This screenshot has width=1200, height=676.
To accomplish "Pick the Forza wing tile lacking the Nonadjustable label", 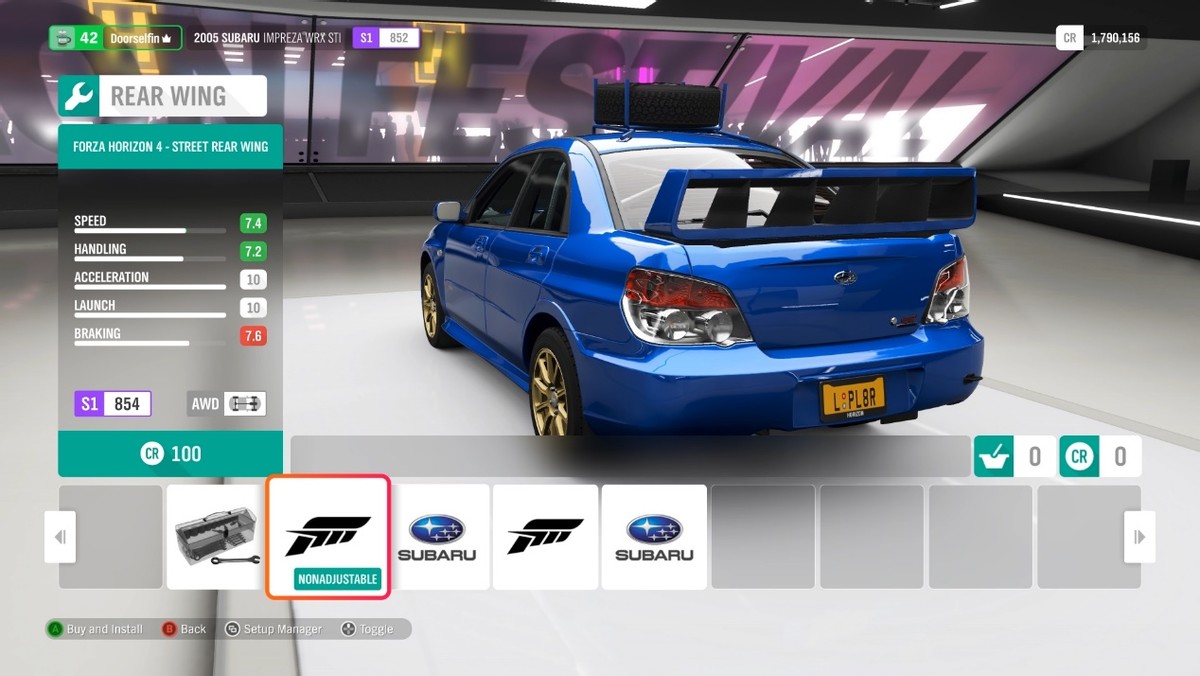I will click(x=545, y=537).
